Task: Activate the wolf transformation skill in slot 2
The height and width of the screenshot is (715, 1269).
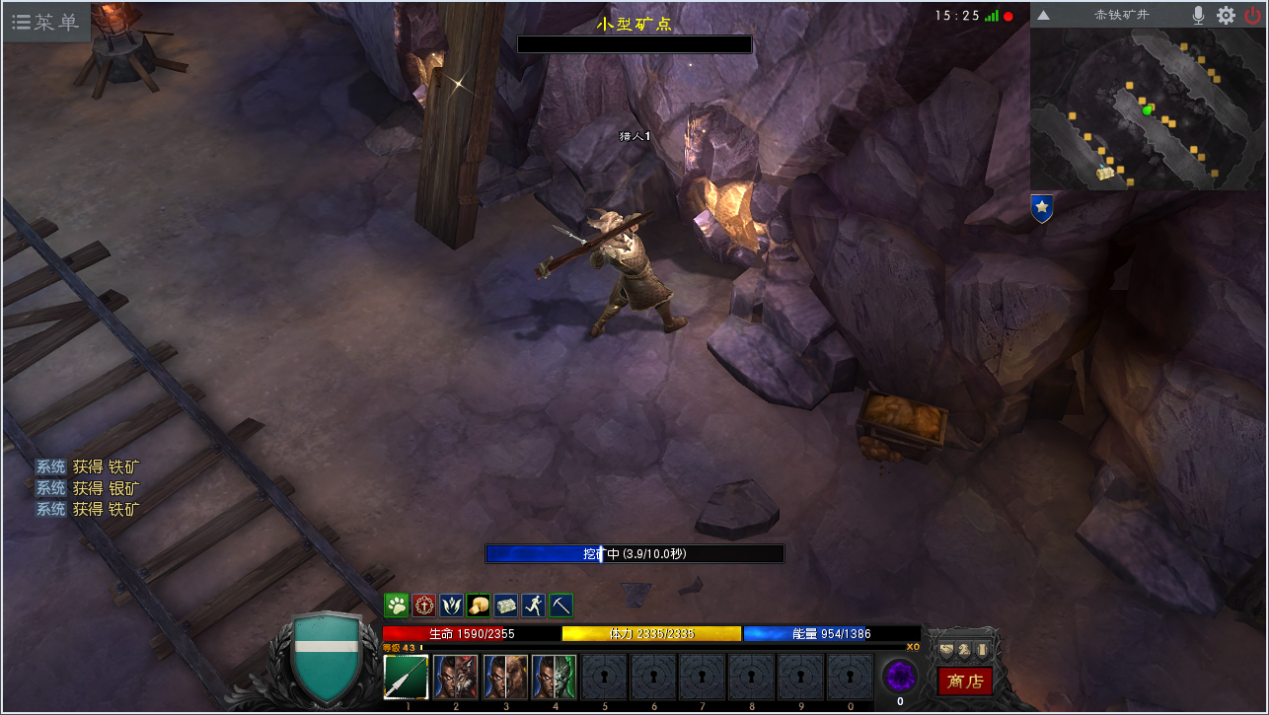Action: (456, 677)
